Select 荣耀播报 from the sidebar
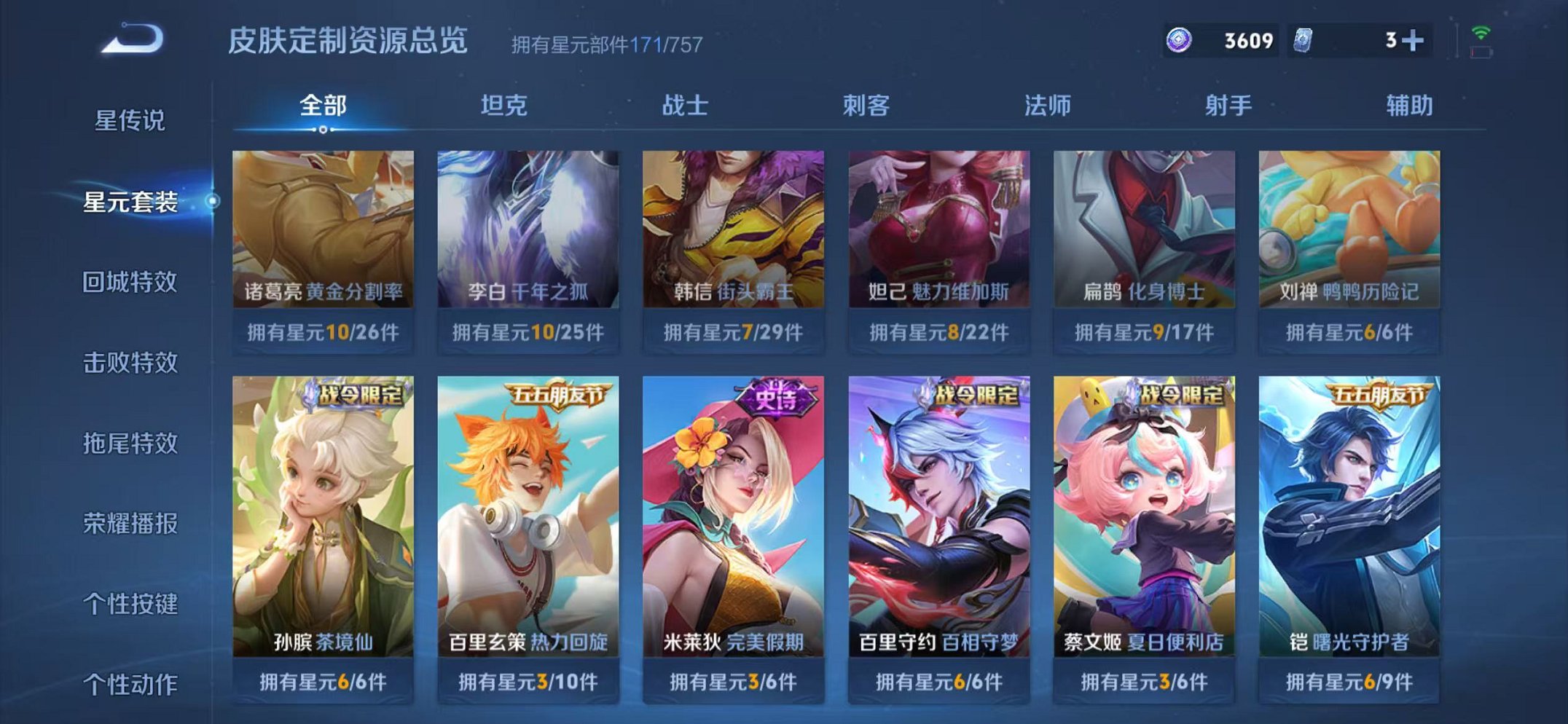 pyautogui.click(x=129, y=522)
